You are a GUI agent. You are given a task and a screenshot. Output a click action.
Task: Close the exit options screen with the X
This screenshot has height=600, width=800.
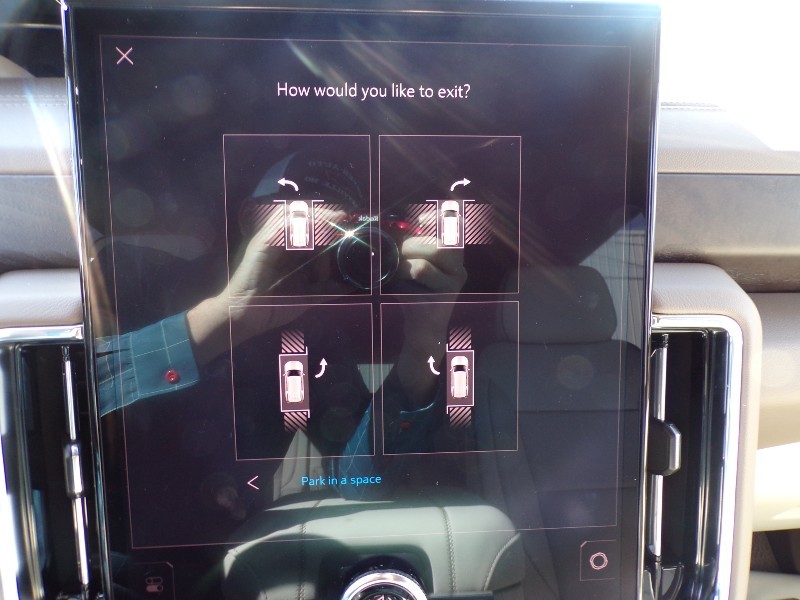tap(124, 56)
